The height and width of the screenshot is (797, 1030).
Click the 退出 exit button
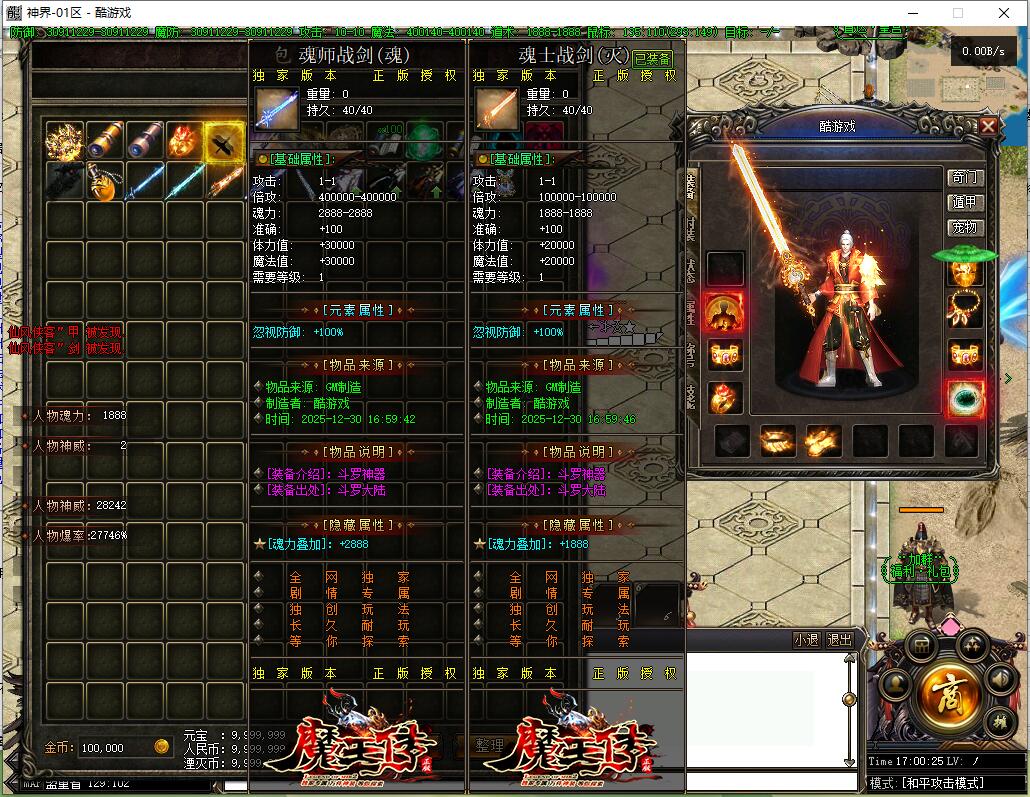pos(840,640)
